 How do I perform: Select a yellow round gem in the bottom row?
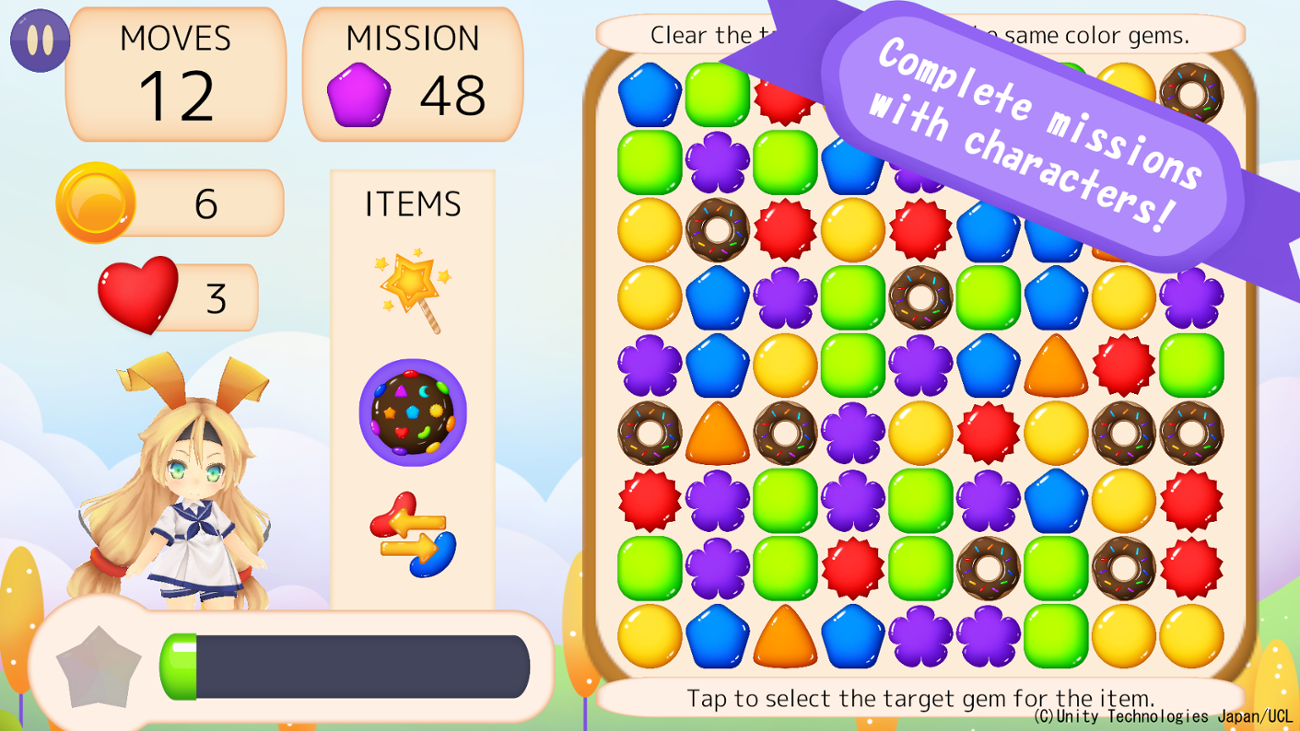(648, 636)
